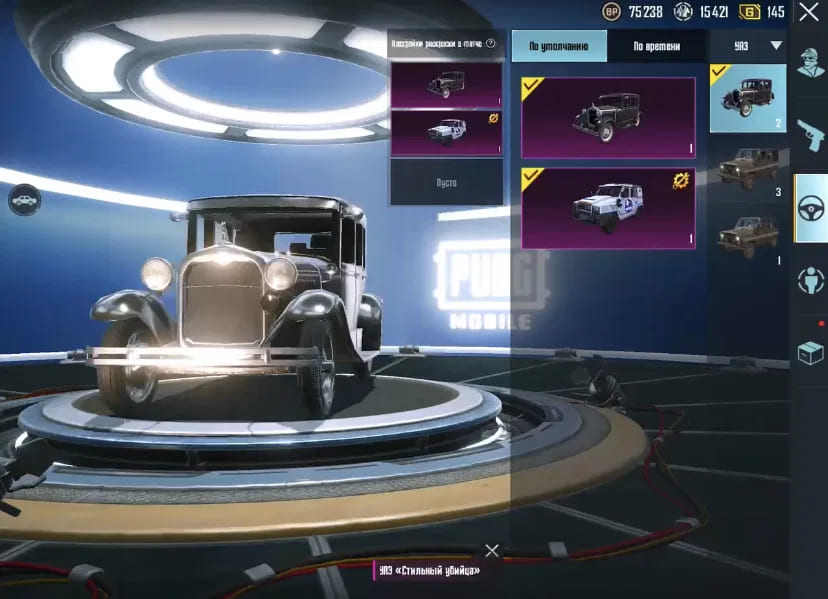Select the large black vintage sedan skin card
The width and height of the screenshot is (828, 599).
(608, 118)
